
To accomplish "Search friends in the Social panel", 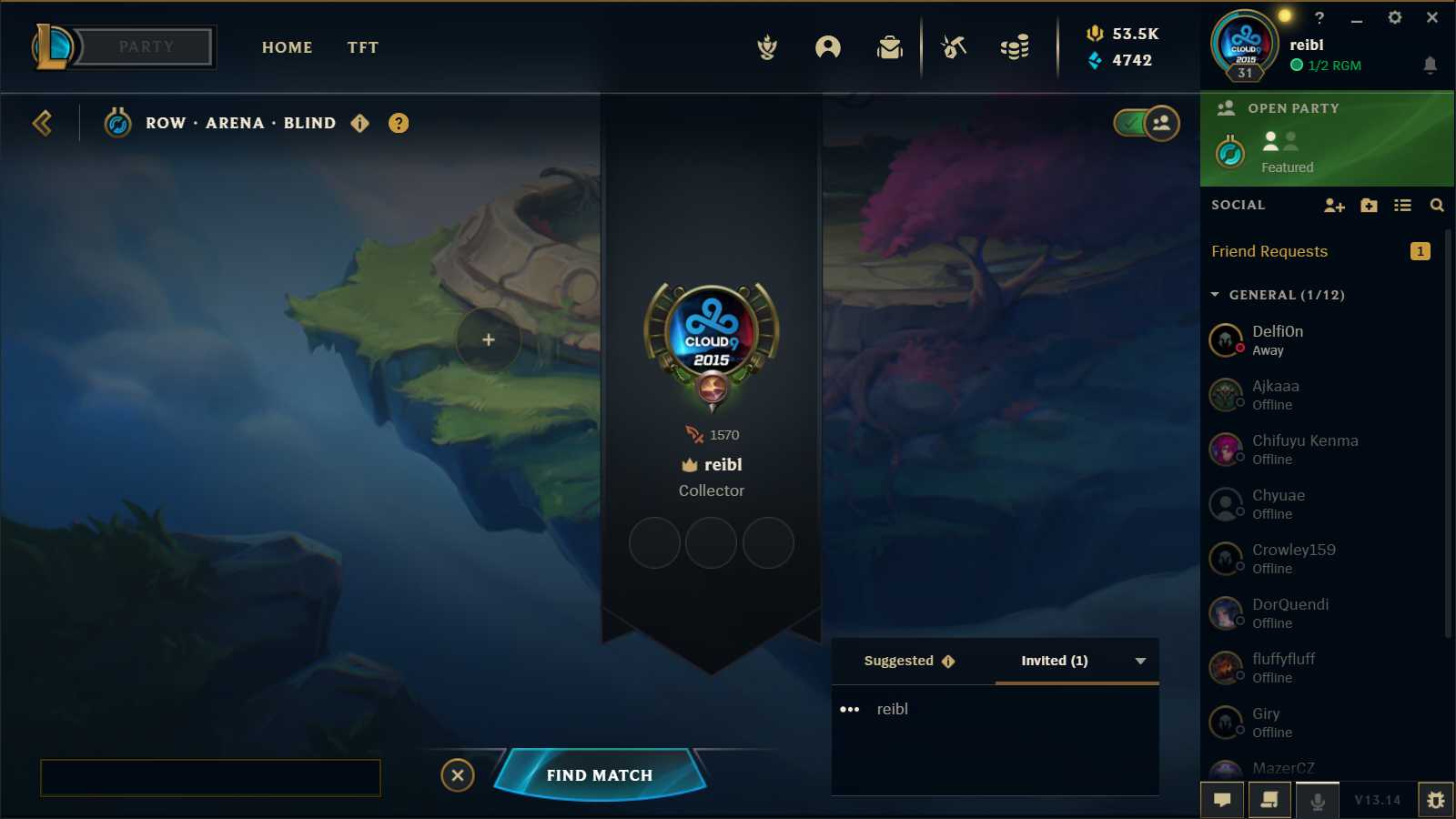I will (x=1437, y=206).
